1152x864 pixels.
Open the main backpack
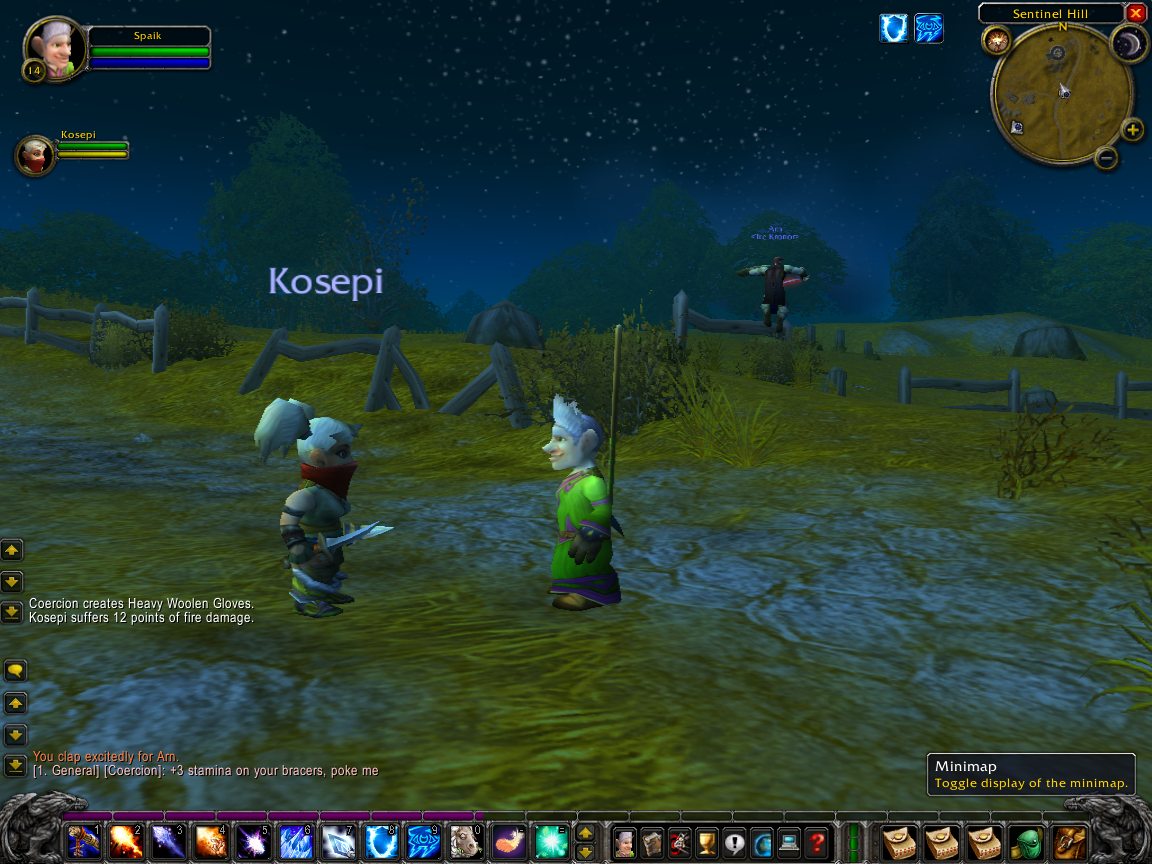point(1070,842)
